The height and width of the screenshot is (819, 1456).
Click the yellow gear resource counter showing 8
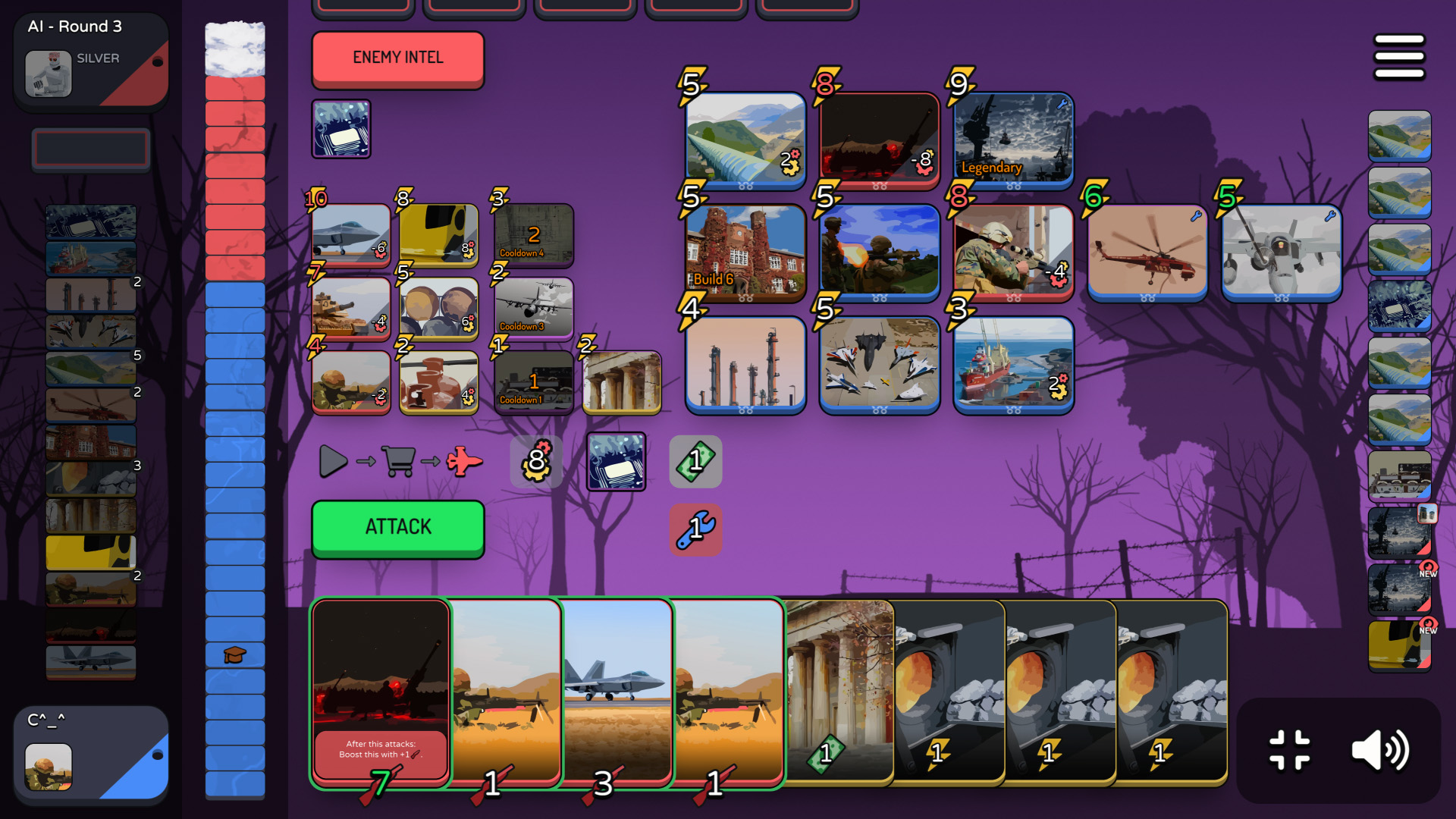(536, 461)
